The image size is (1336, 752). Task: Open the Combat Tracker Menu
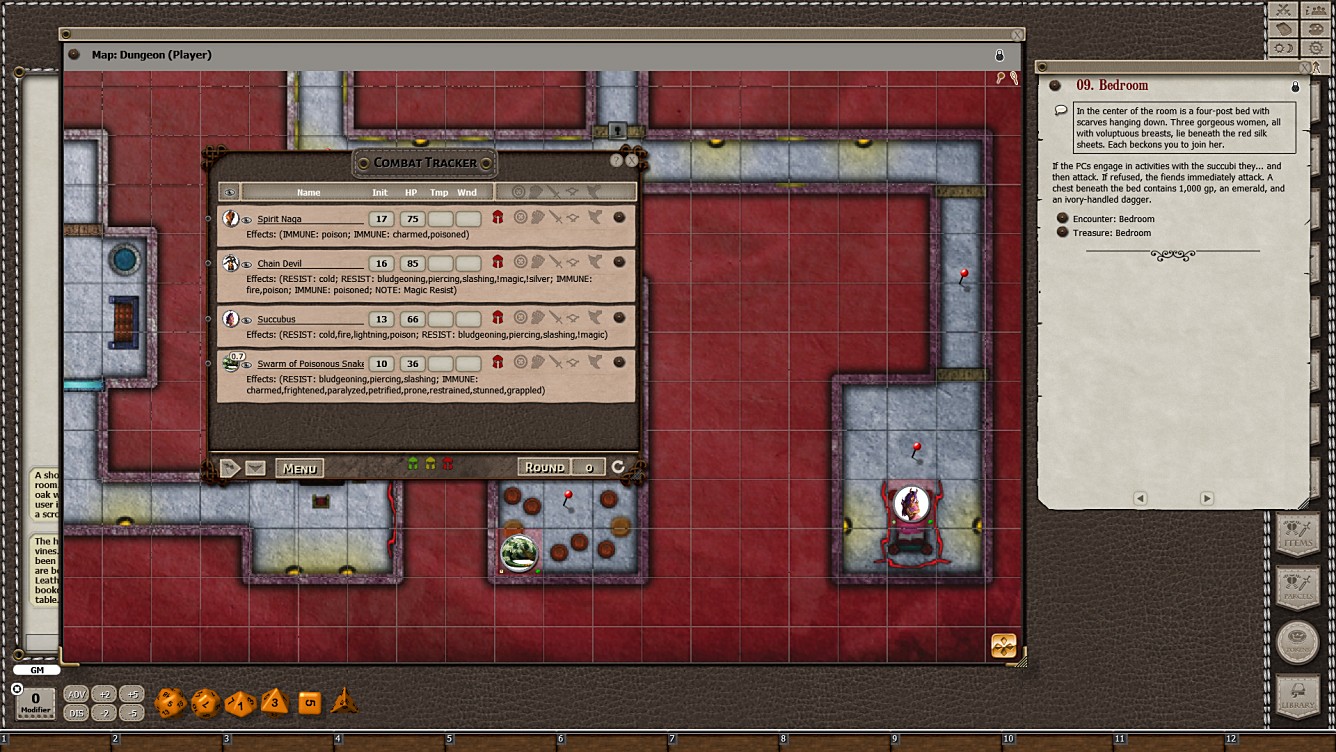[x=298, y=467]
